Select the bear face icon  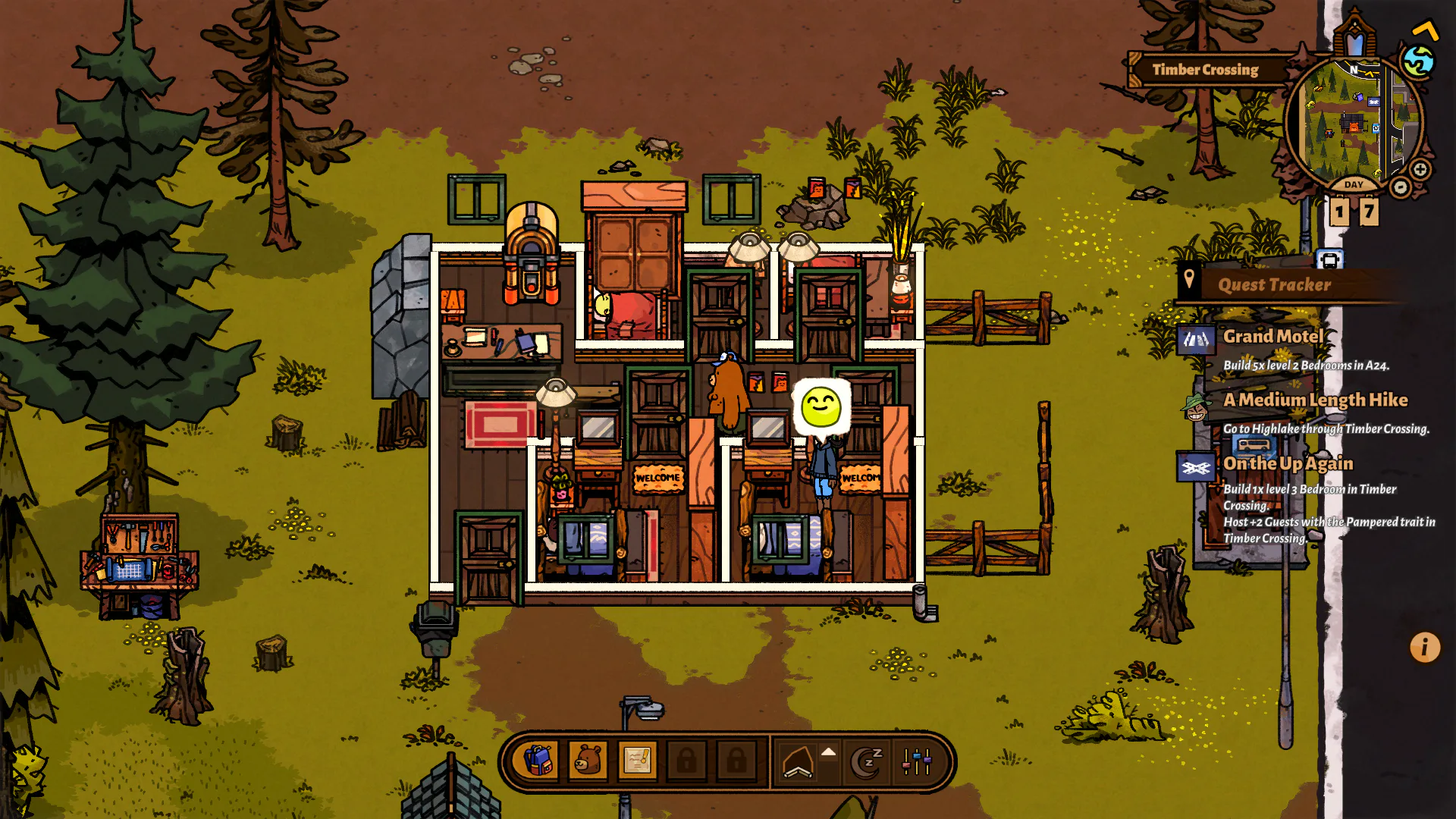point(588,761)
